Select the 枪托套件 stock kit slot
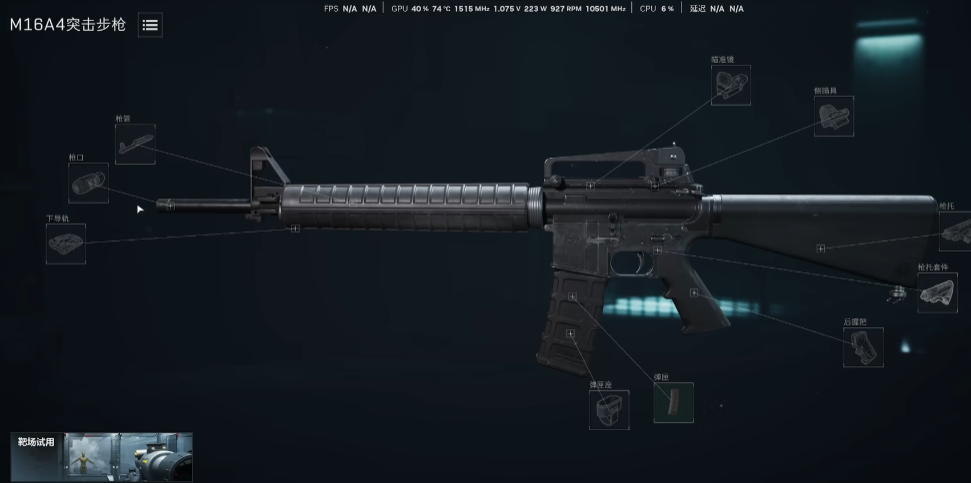971x483 pixels. (x=937, y=293)
